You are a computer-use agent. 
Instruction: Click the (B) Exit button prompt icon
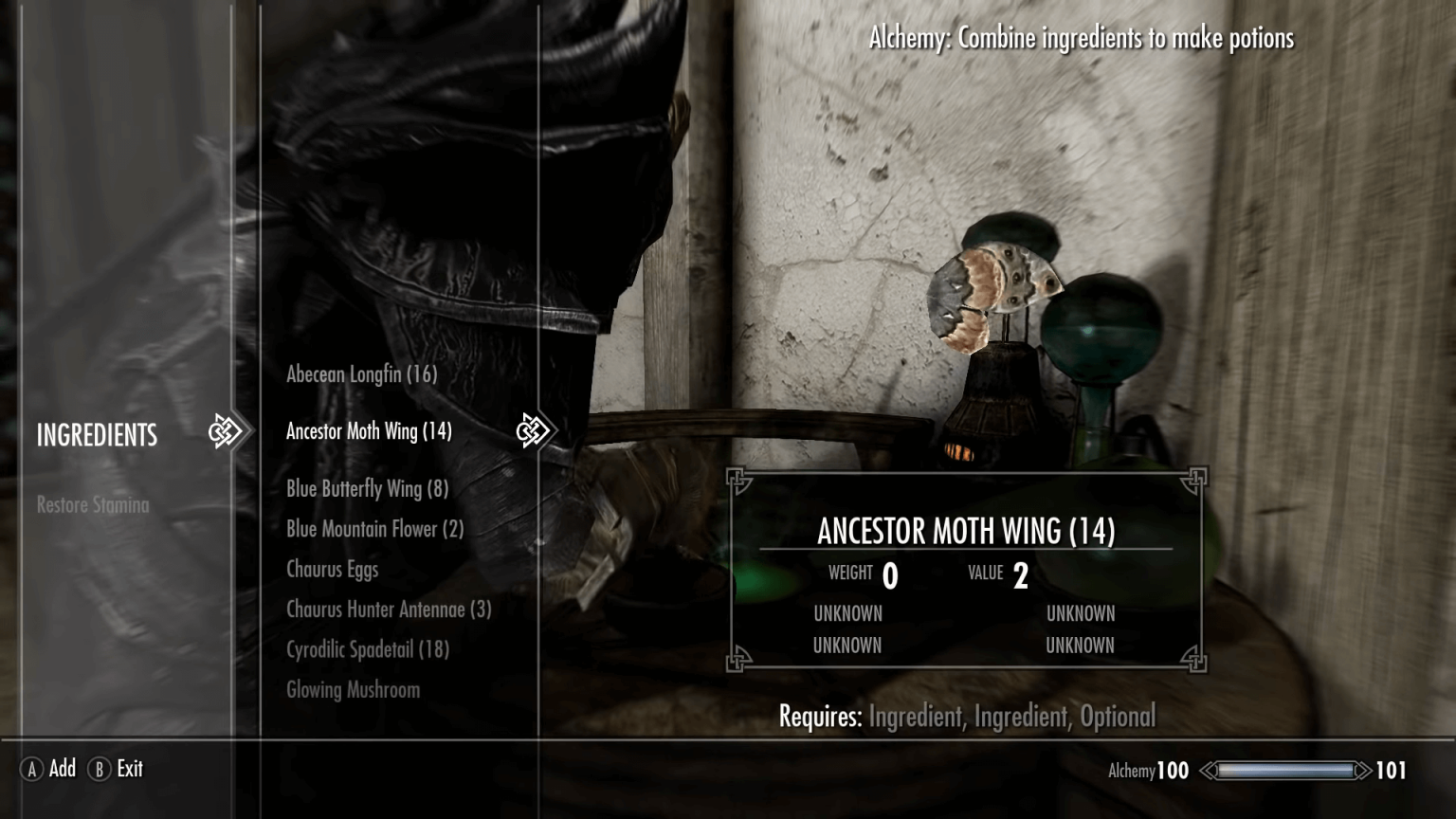click(99, 770)
